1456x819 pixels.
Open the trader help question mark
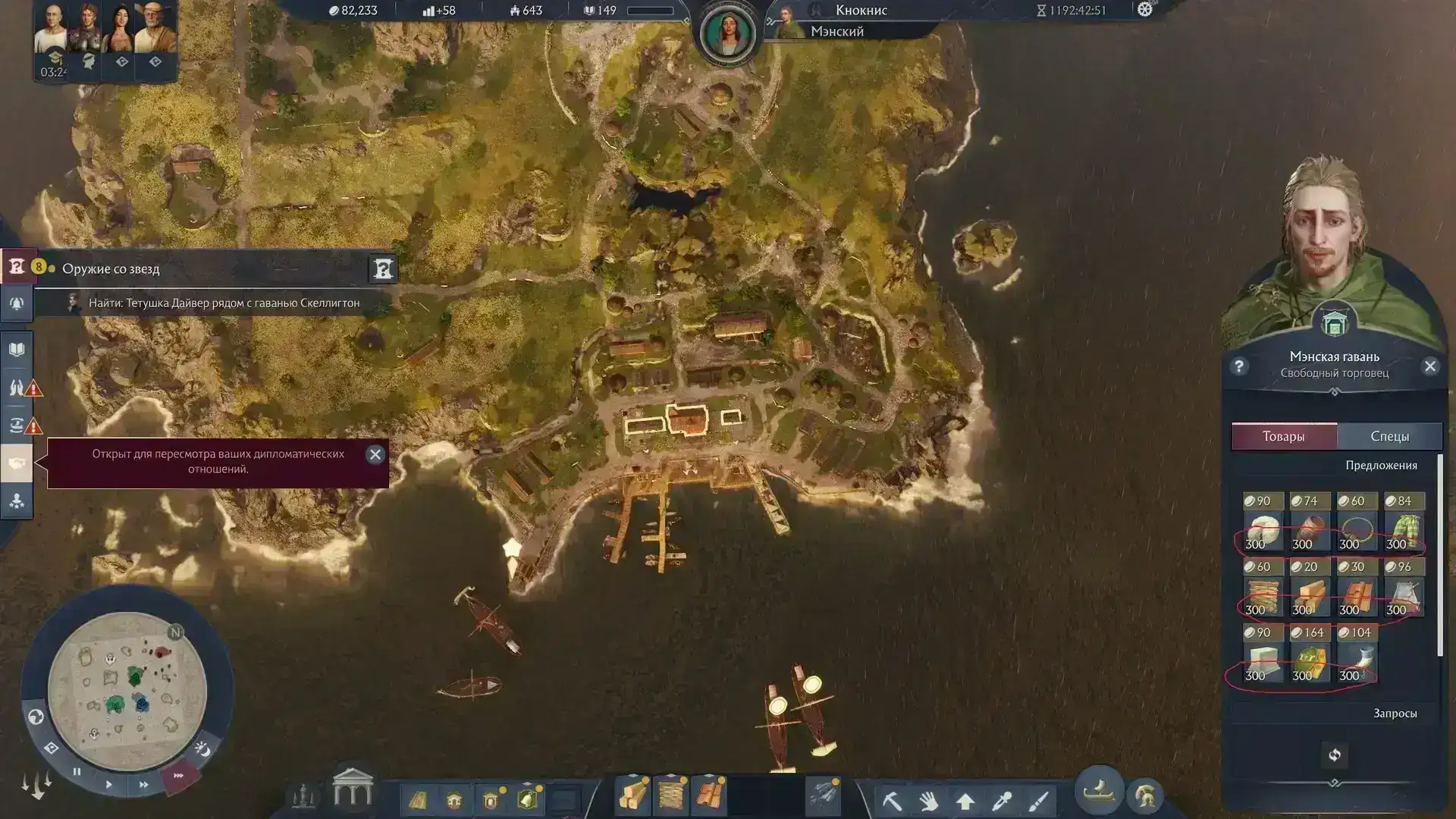pos(1239,367)
